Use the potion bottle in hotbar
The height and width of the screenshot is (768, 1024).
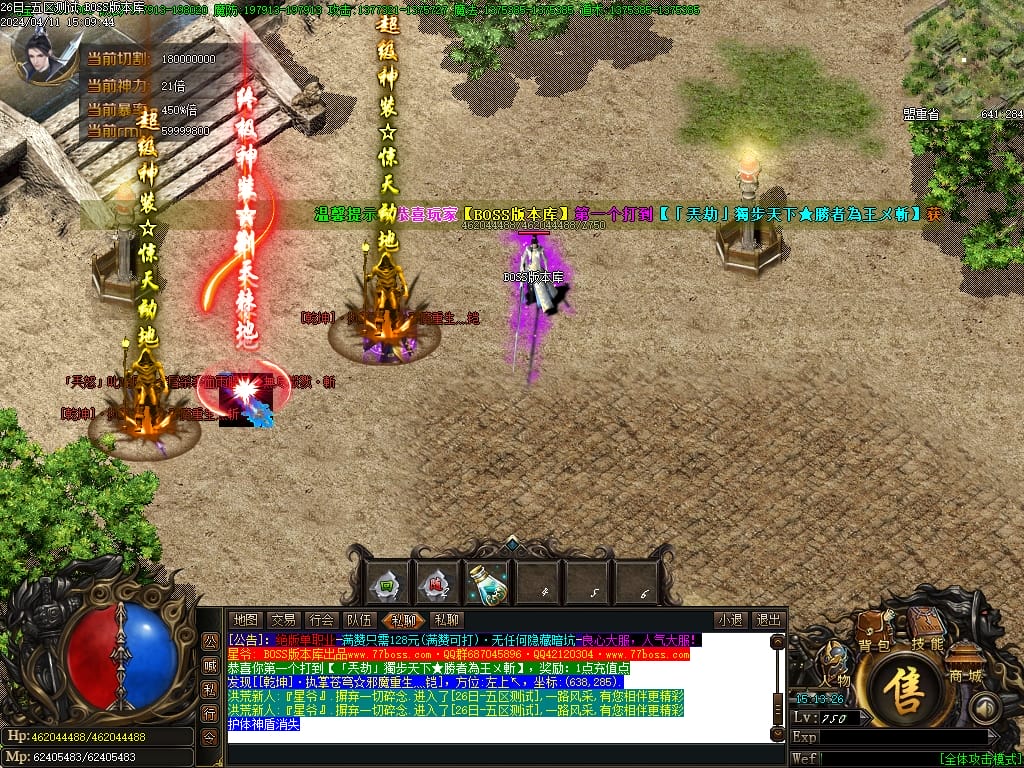click(487, 583)
